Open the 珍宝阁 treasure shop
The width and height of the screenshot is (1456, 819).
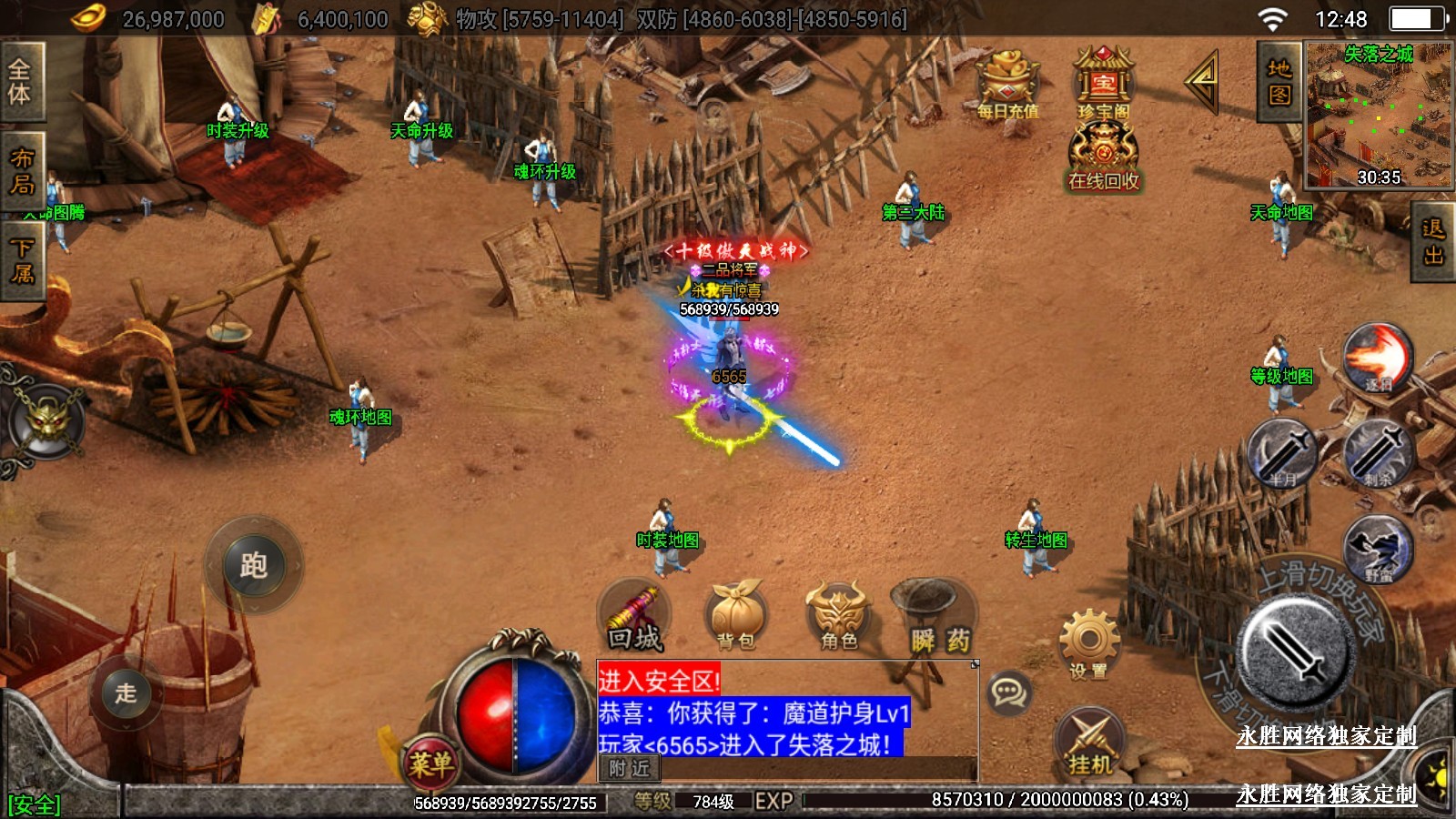(1103, 83)
